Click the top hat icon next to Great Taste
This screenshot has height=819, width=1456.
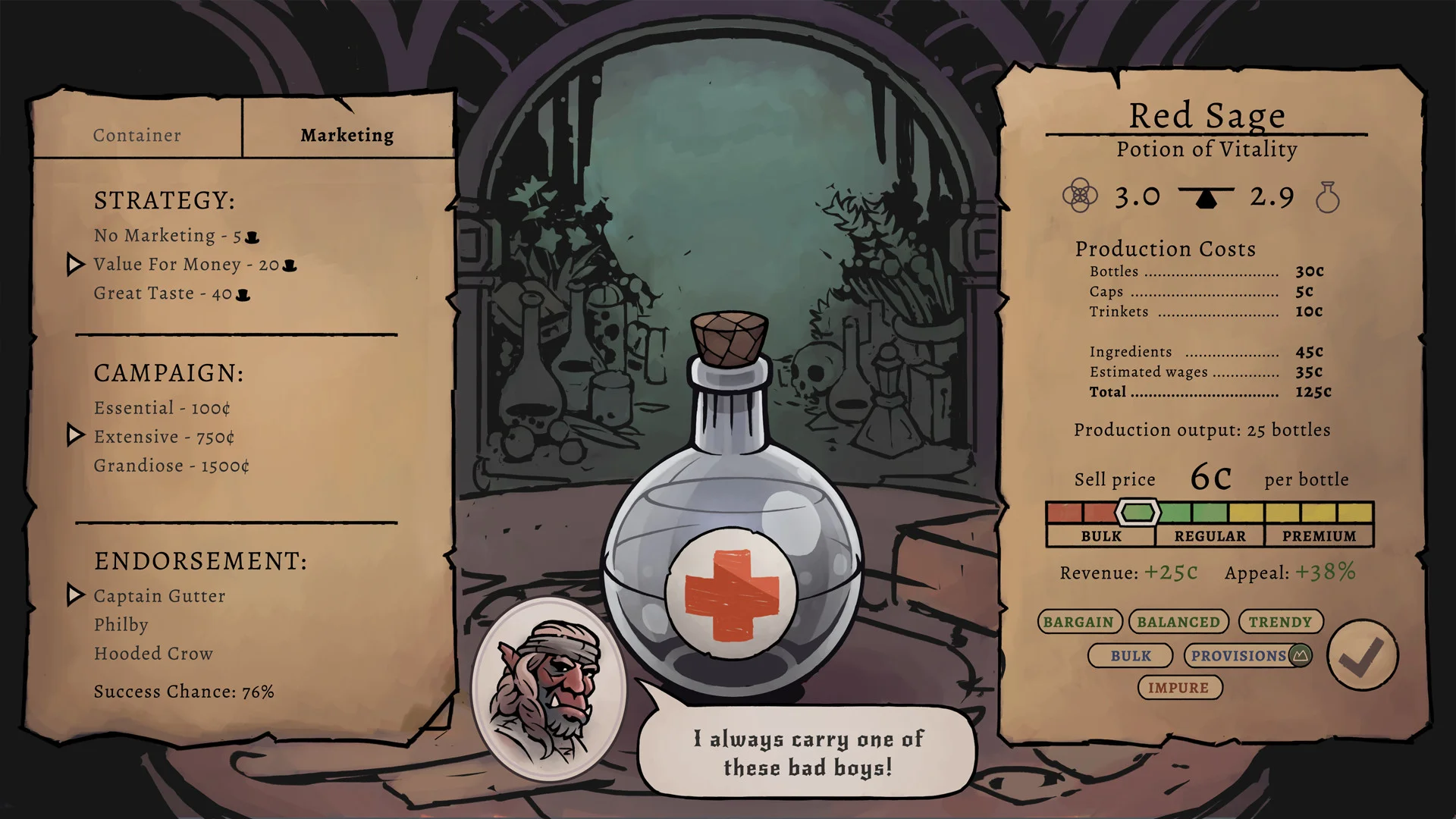(241, 293)
